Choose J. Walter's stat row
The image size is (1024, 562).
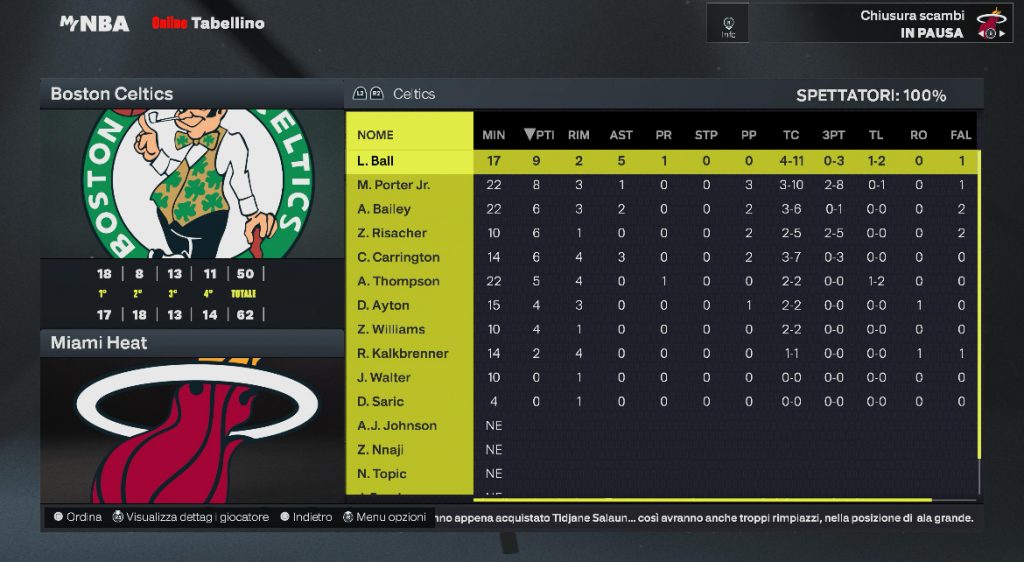[384, 377]
